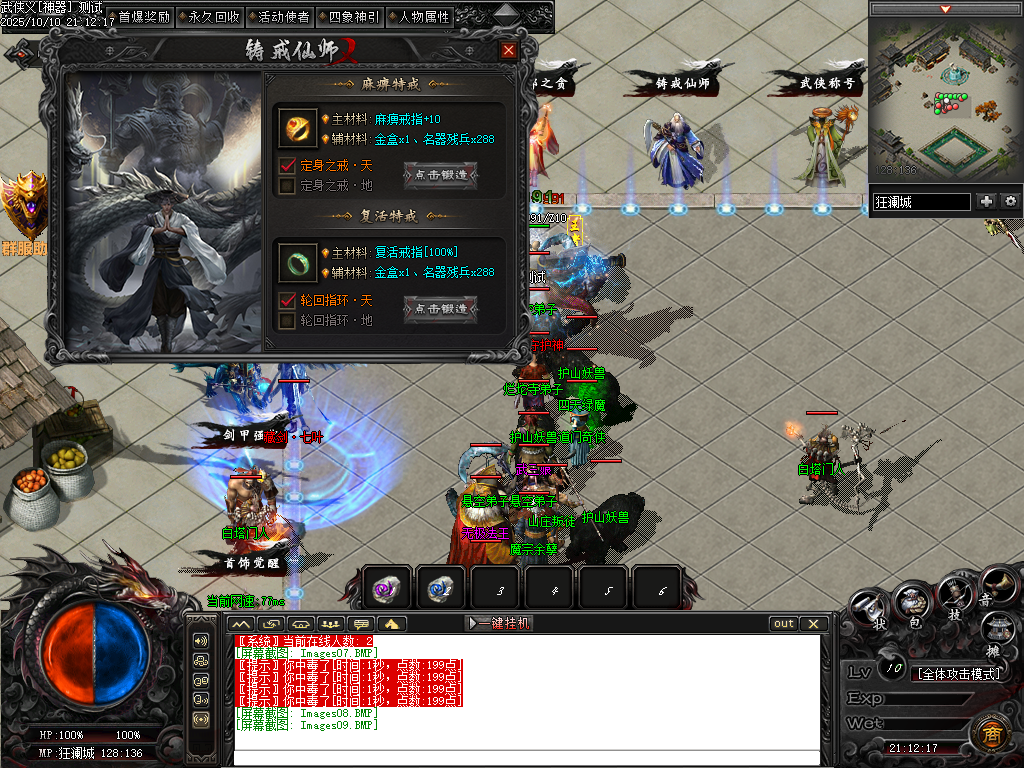Click the plus button beside 狂澜城
Viewport: 1024px width, 768px height.
[987, 201]
